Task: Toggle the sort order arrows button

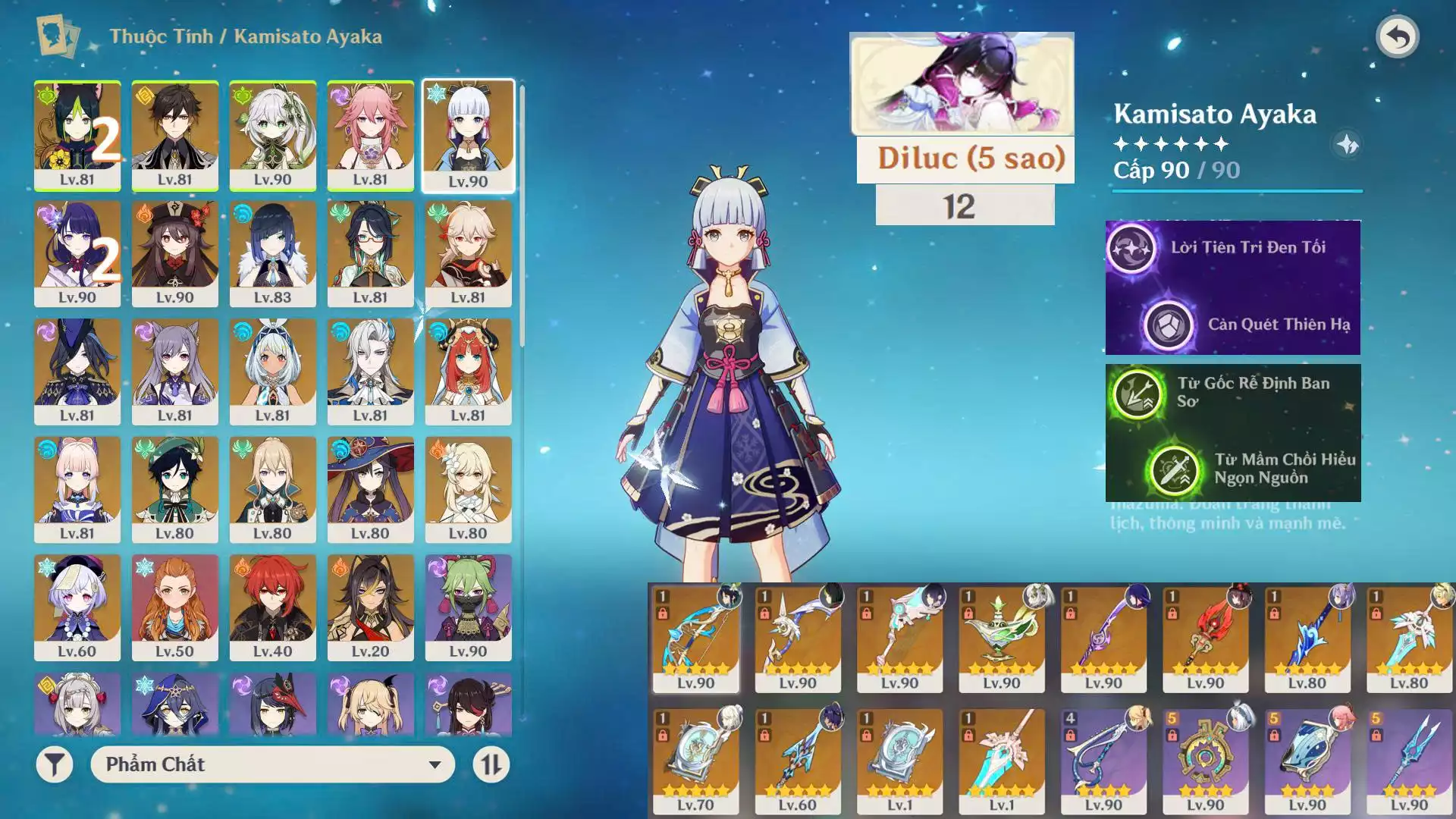Action: point(491,764)
